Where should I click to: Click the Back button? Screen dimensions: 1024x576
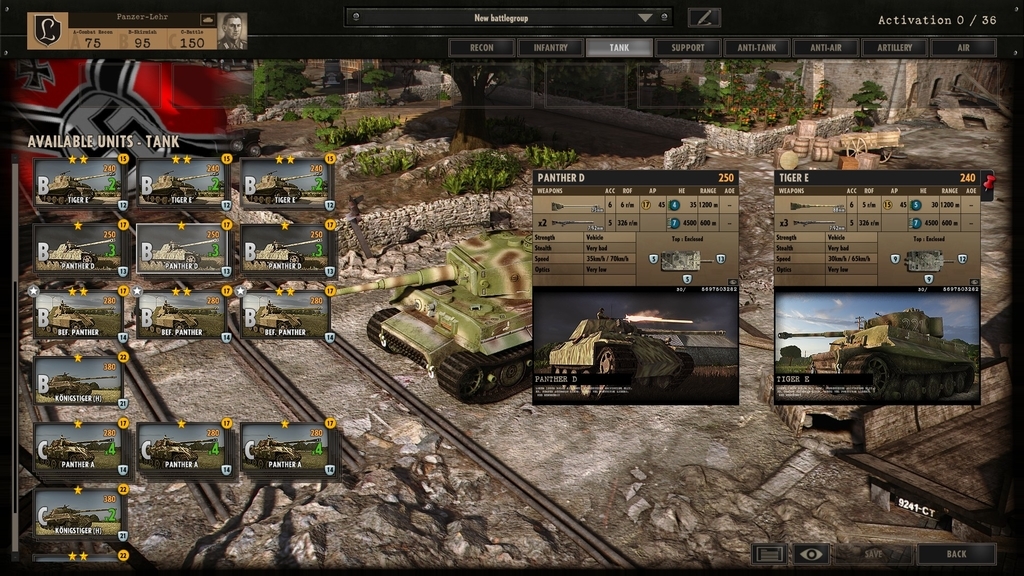(x=956, y=554)
